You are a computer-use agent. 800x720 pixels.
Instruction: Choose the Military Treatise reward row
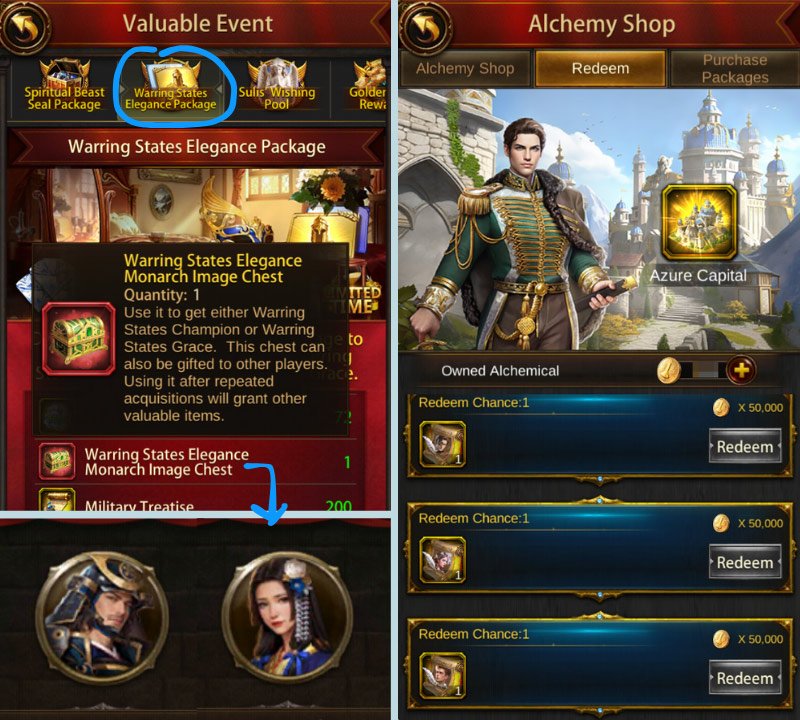[195, 503]
